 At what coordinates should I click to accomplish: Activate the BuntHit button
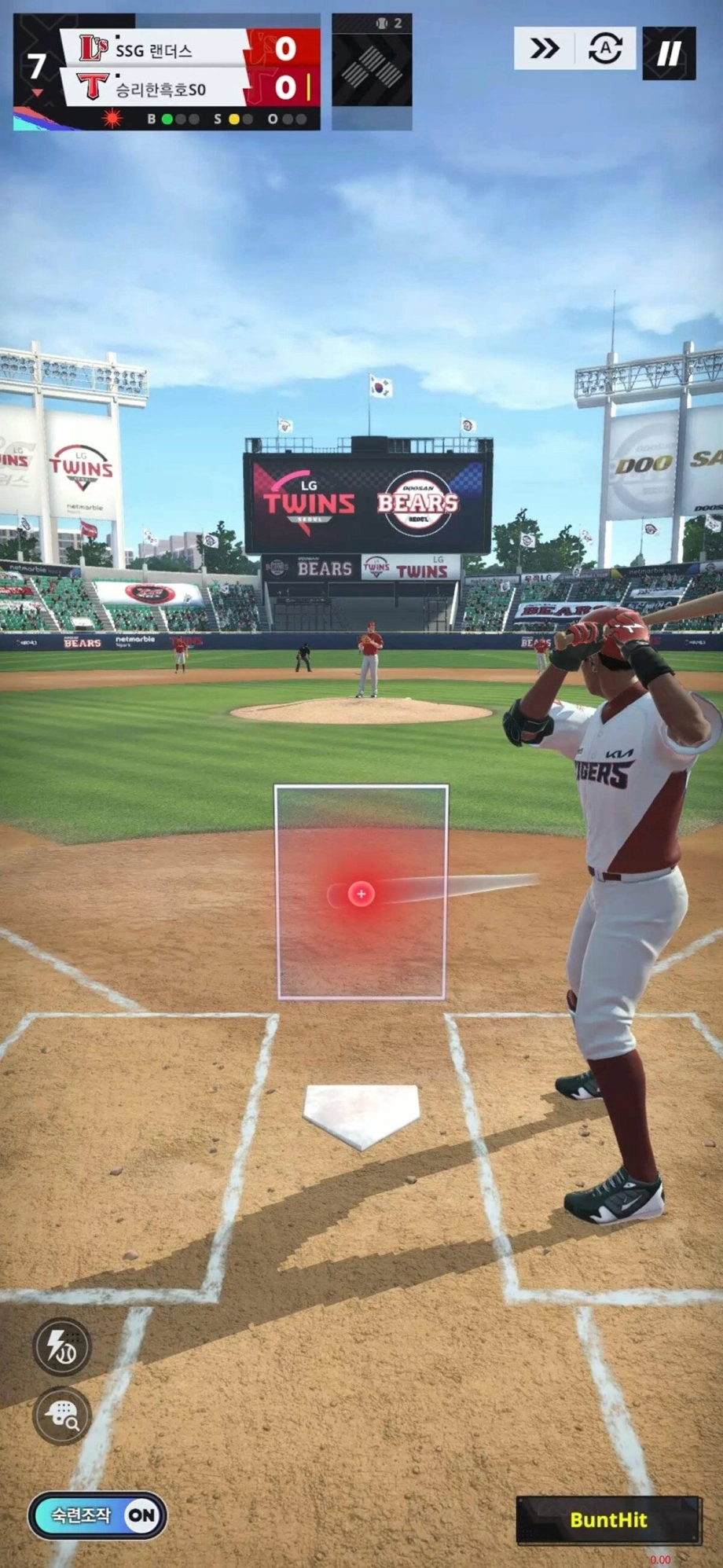[608, 1519]
